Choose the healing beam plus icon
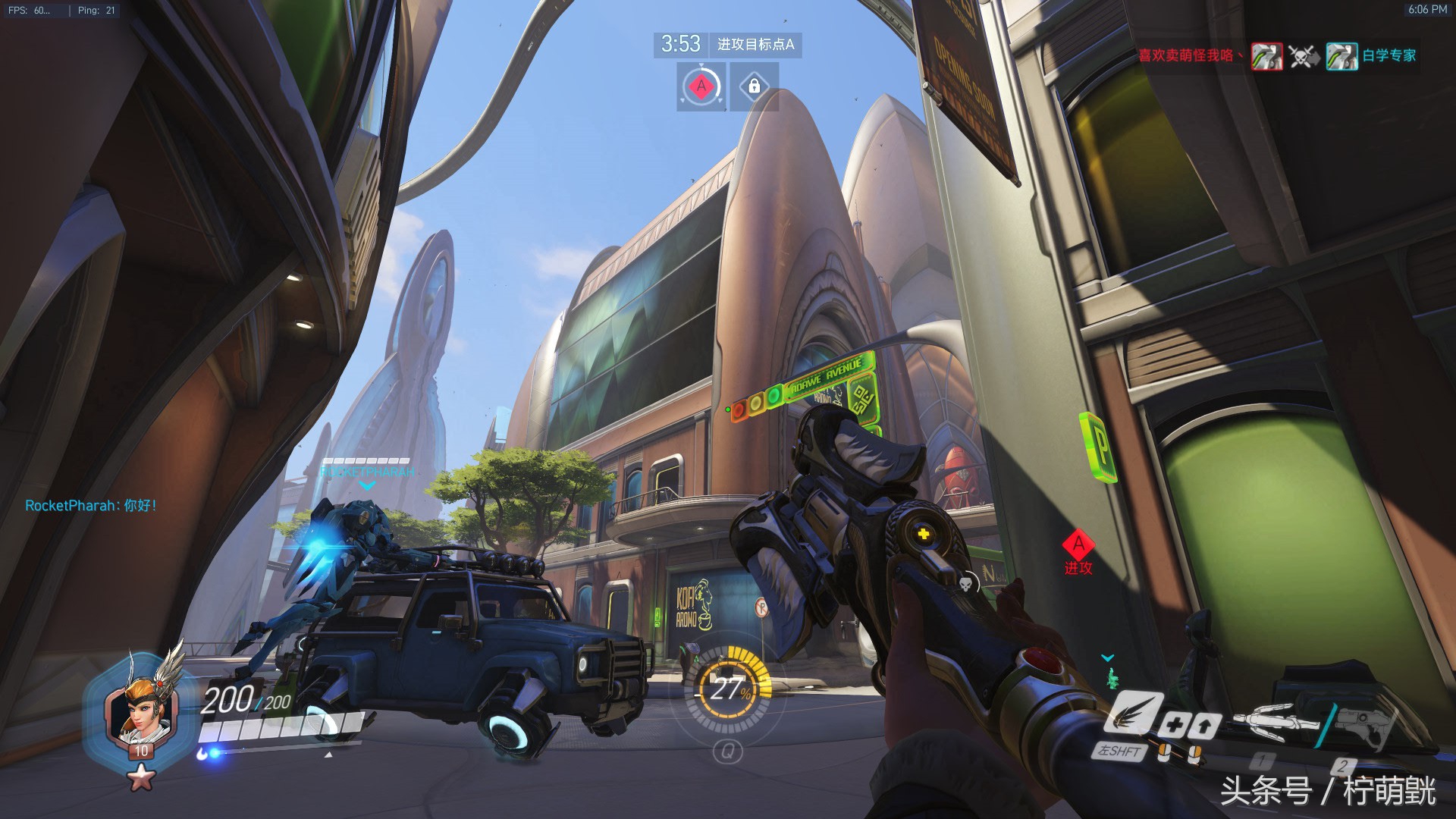1456x819 pixels. (x=1173, y=726)
